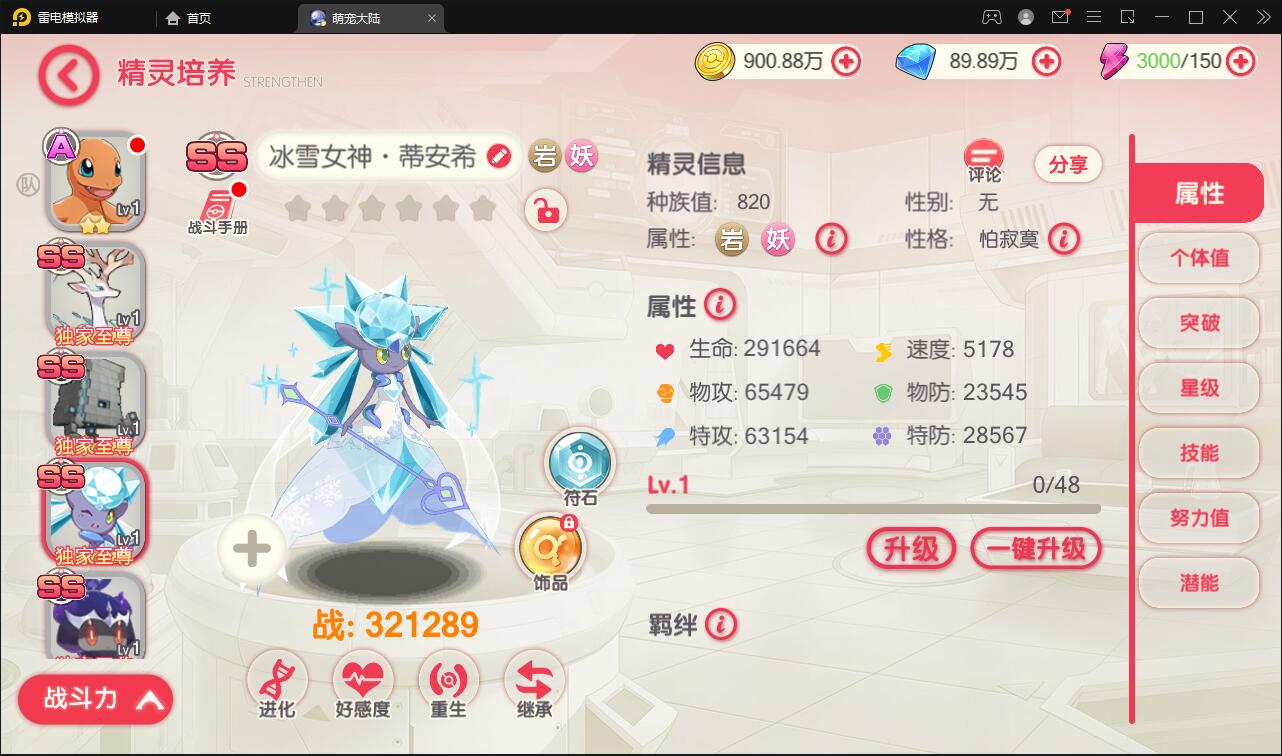Open the 羁绊 bond info icon

pos(722,625)
